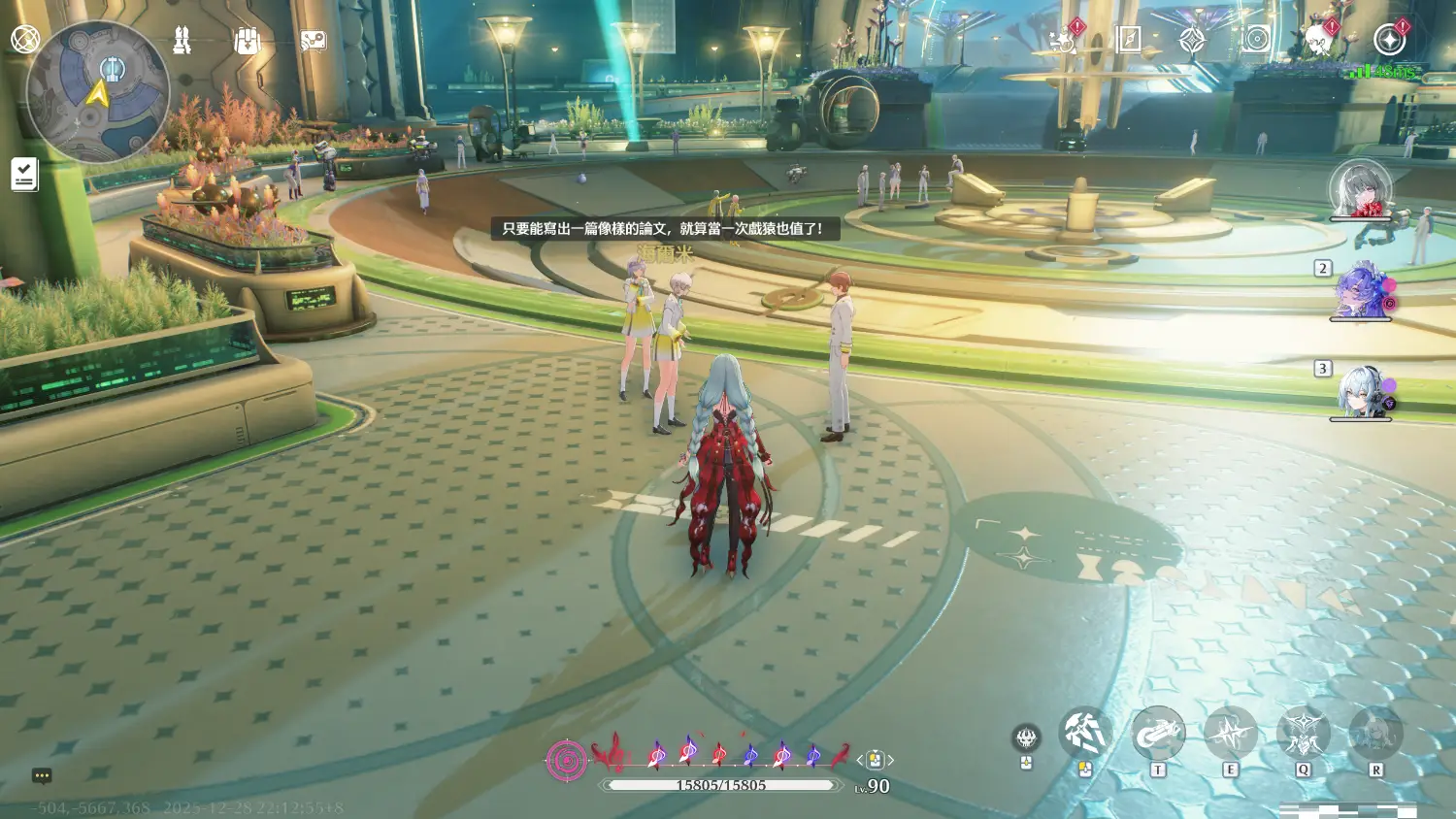Select the active character portrait
Image resolution: width=1456 pixels, height=819 pixels.
[1360, 188]
